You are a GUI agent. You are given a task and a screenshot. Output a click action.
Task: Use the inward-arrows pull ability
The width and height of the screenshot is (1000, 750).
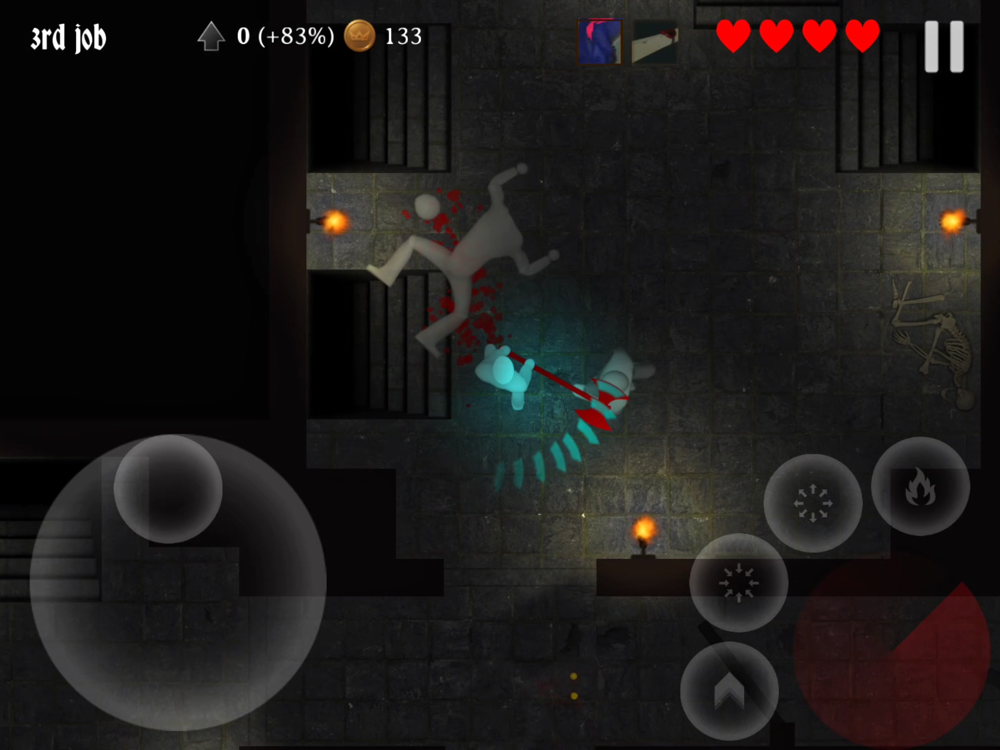point(738,583)
